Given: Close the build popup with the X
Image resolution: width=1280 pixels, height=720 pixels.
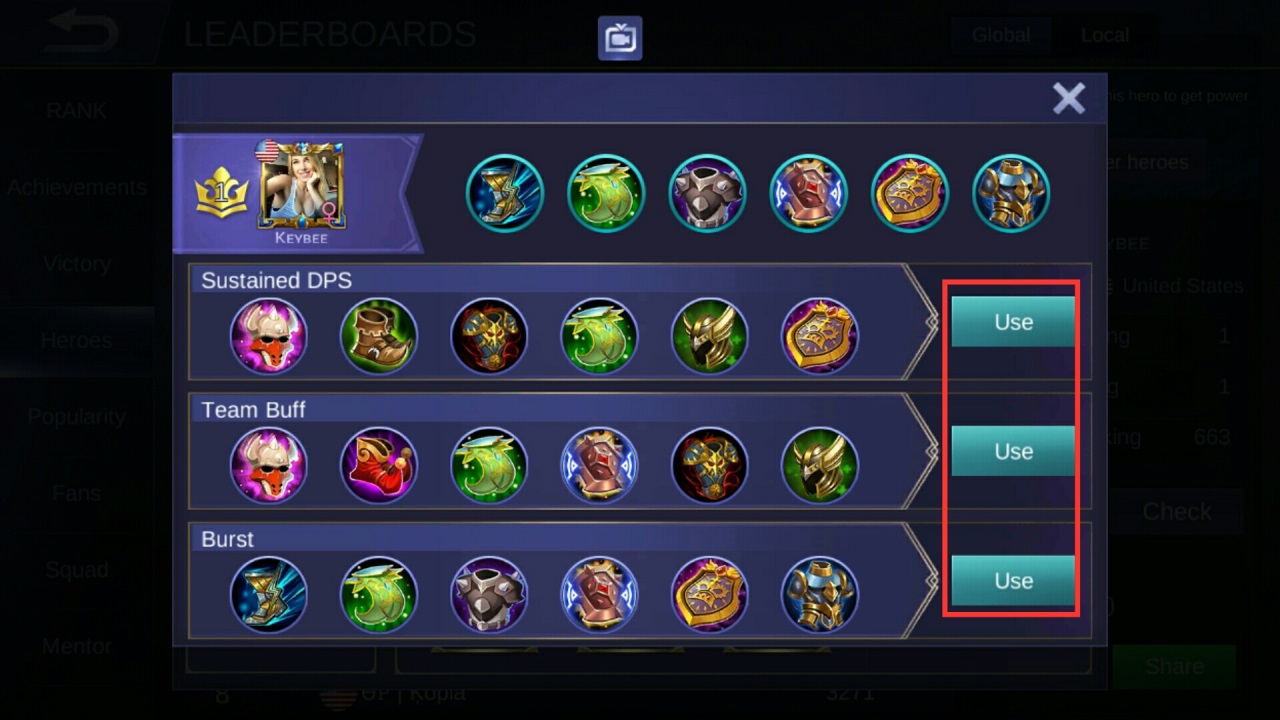Looking at the screenshot, I should click(x=1068, y=98).
